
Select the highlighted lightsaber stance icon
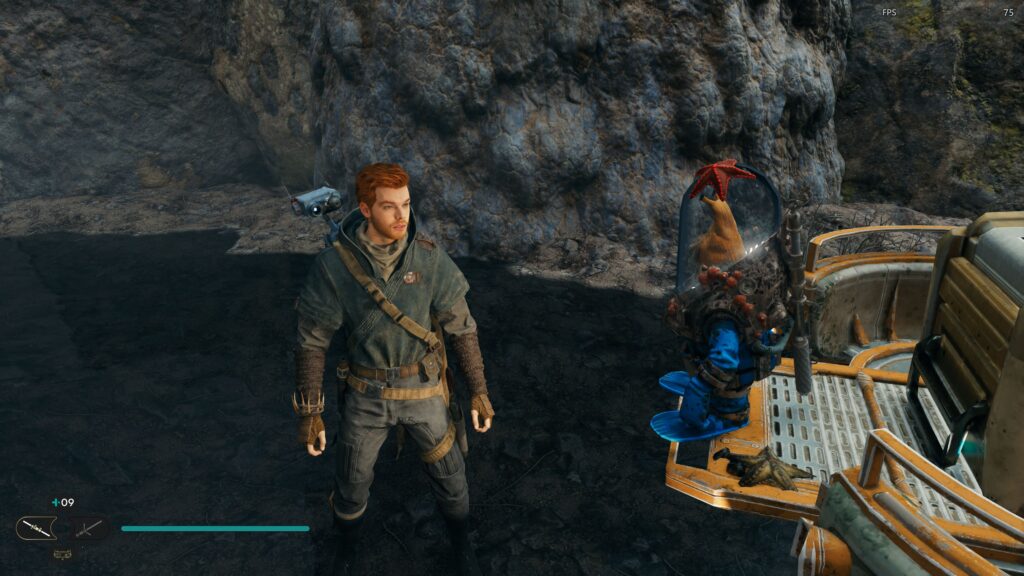[36, 528]
